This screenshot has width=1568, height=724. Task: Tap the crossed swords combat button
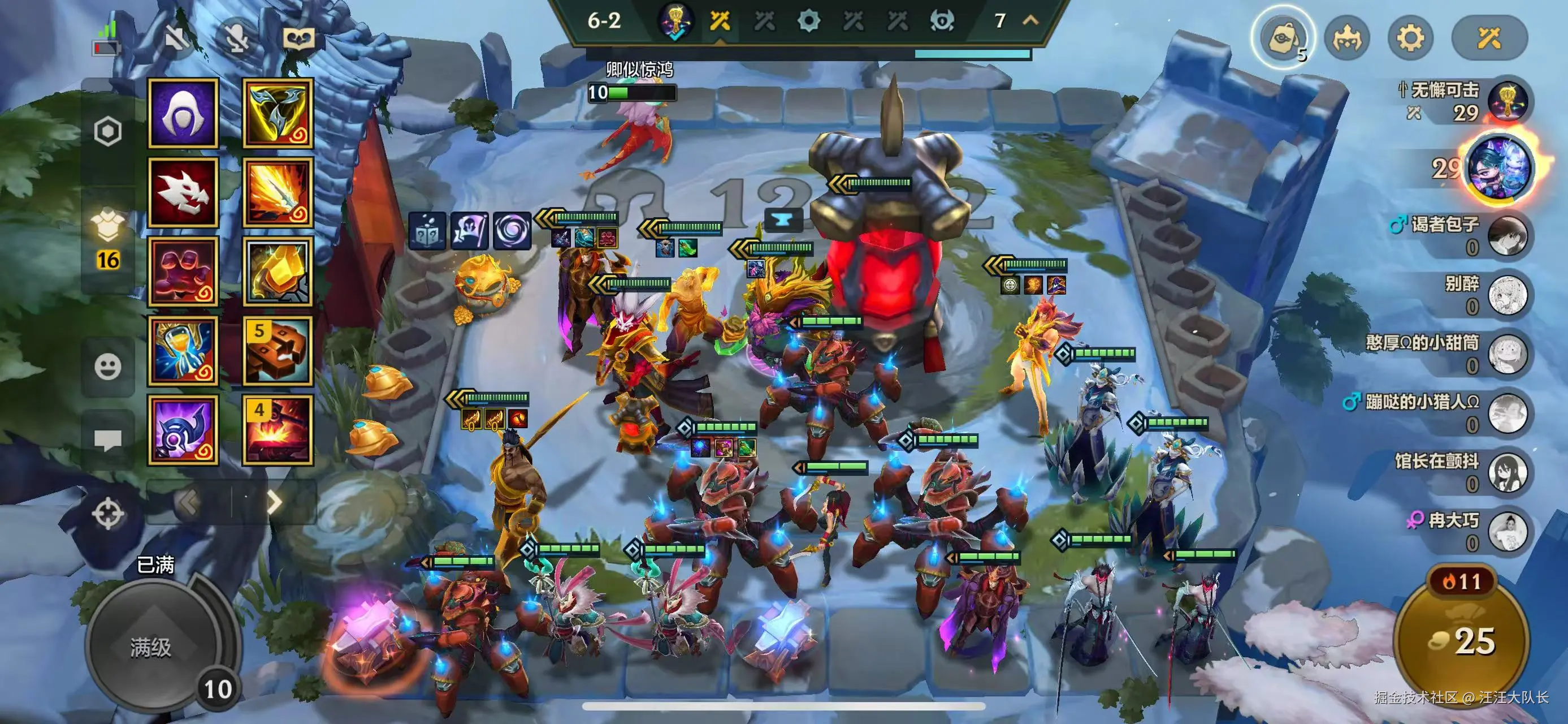[1489, 38]
